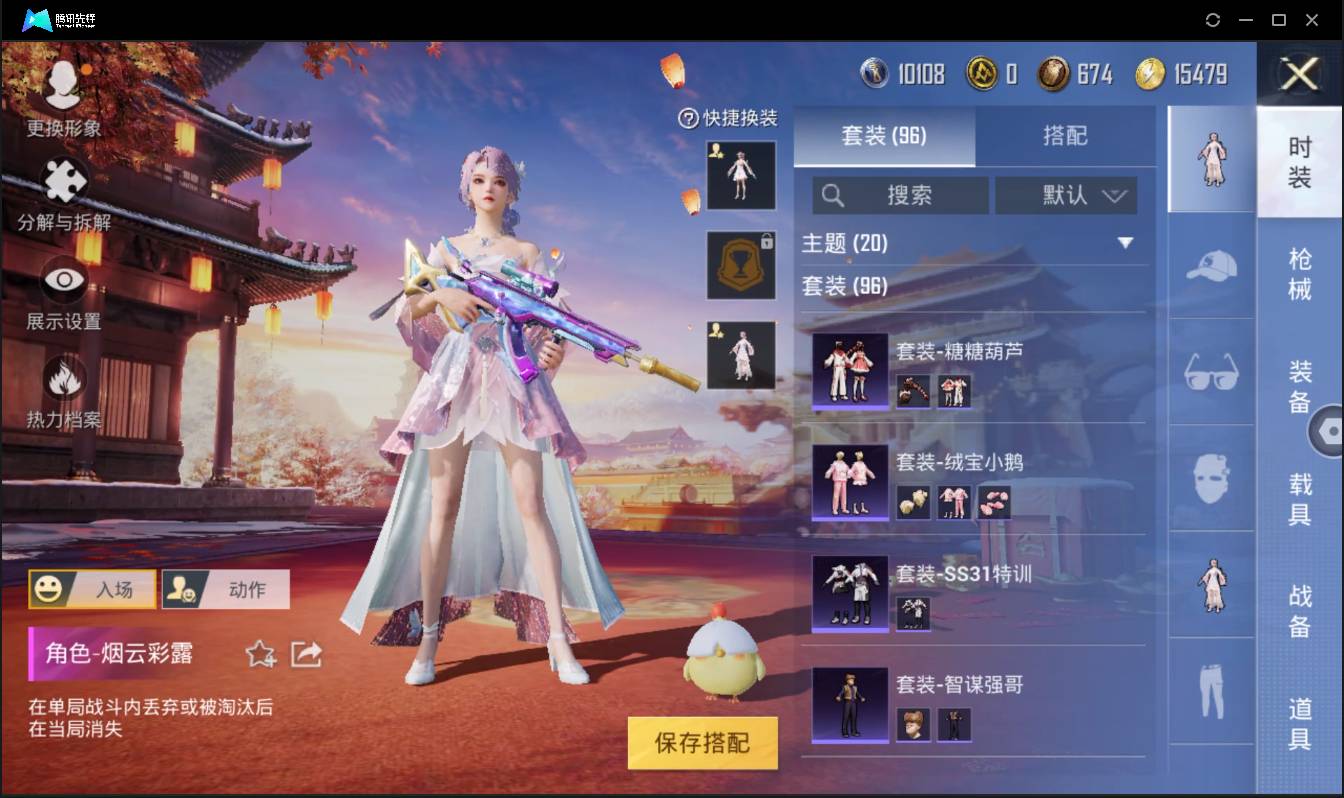Image resolution: width=1344 pixels, height=798 pixels.
Task: Click the 保存搭配 save outfit button
Action: pyautogui.click(x=702, y=742)
